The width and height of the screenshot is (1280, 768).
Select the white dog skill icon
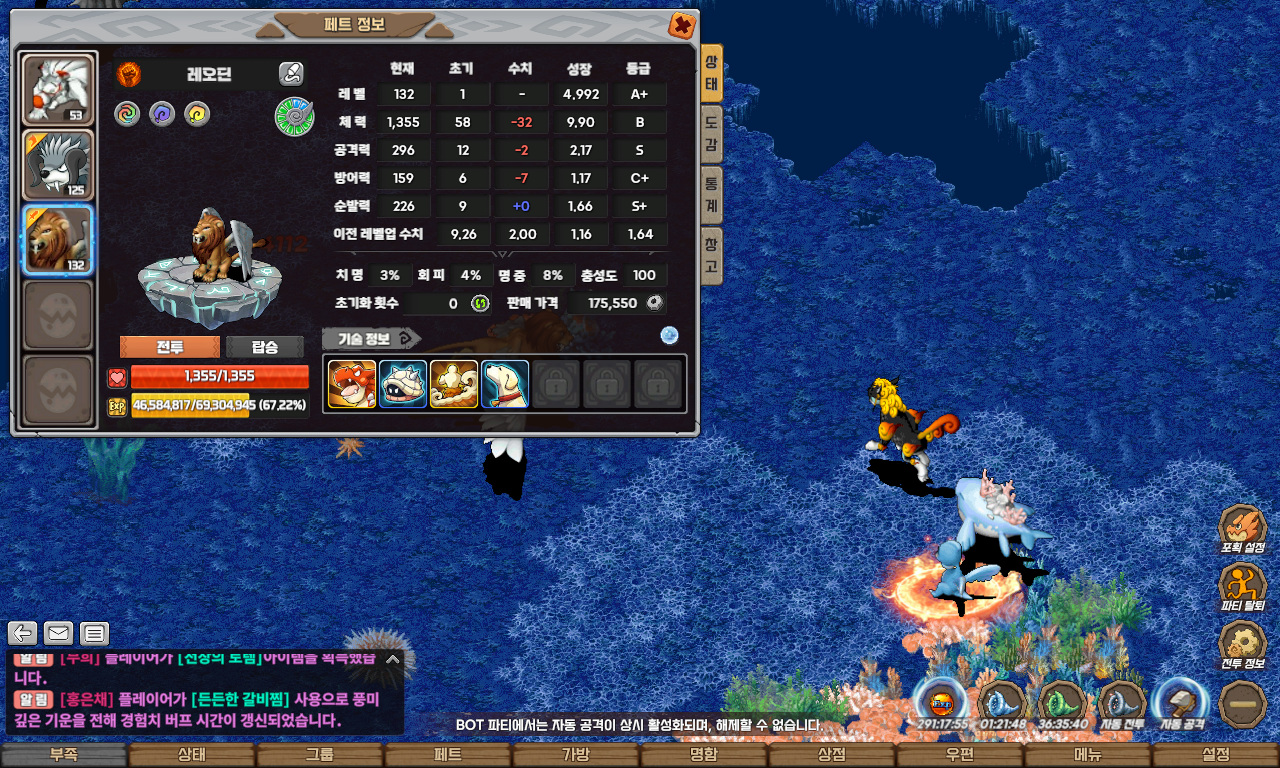pos(505,384)
